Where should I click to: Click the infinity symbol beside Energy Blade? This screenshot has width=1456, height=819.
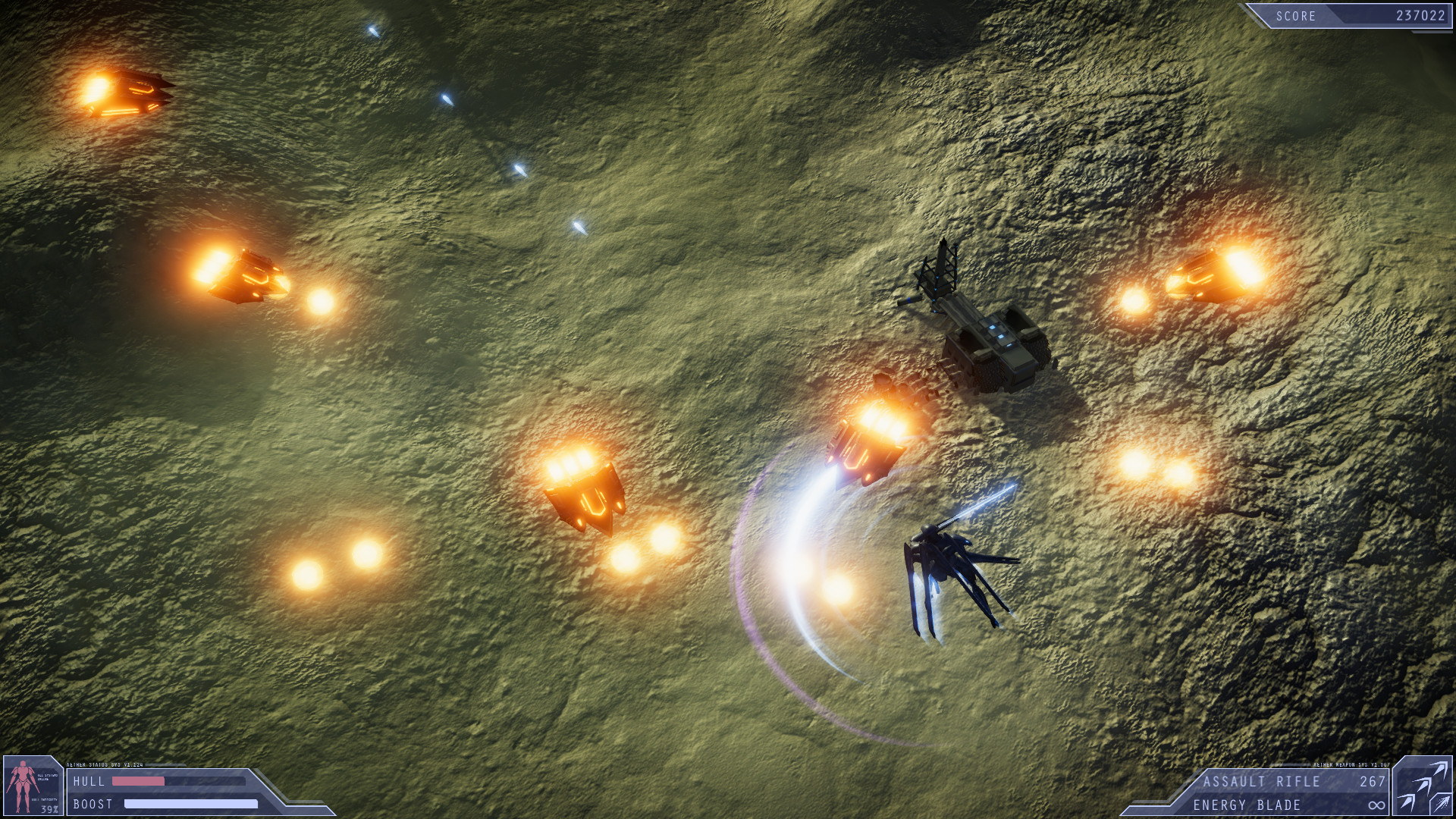(1377, 805)
